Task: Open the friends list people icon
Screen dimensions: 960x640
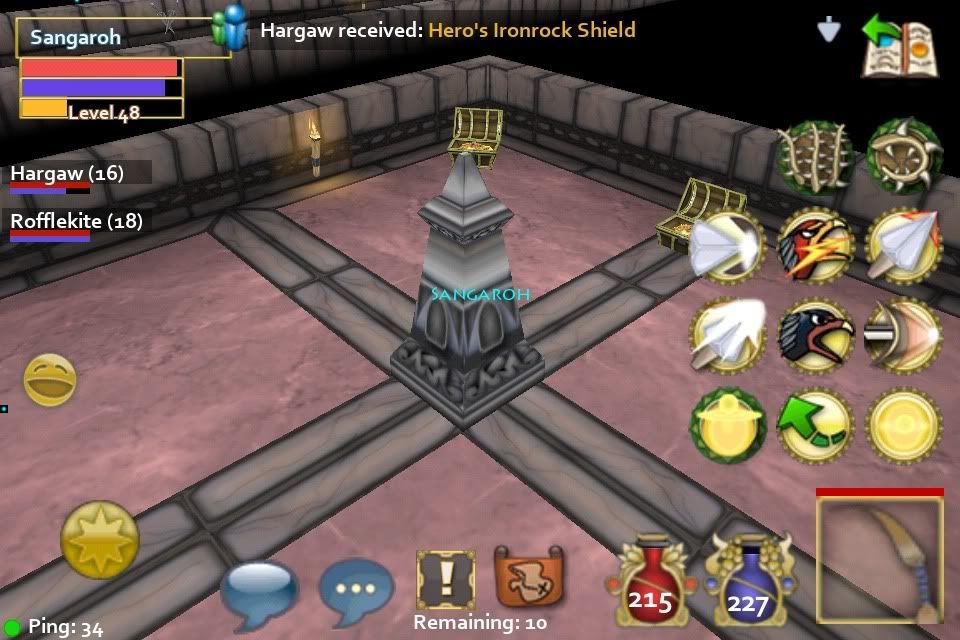Action: [231, 28]
